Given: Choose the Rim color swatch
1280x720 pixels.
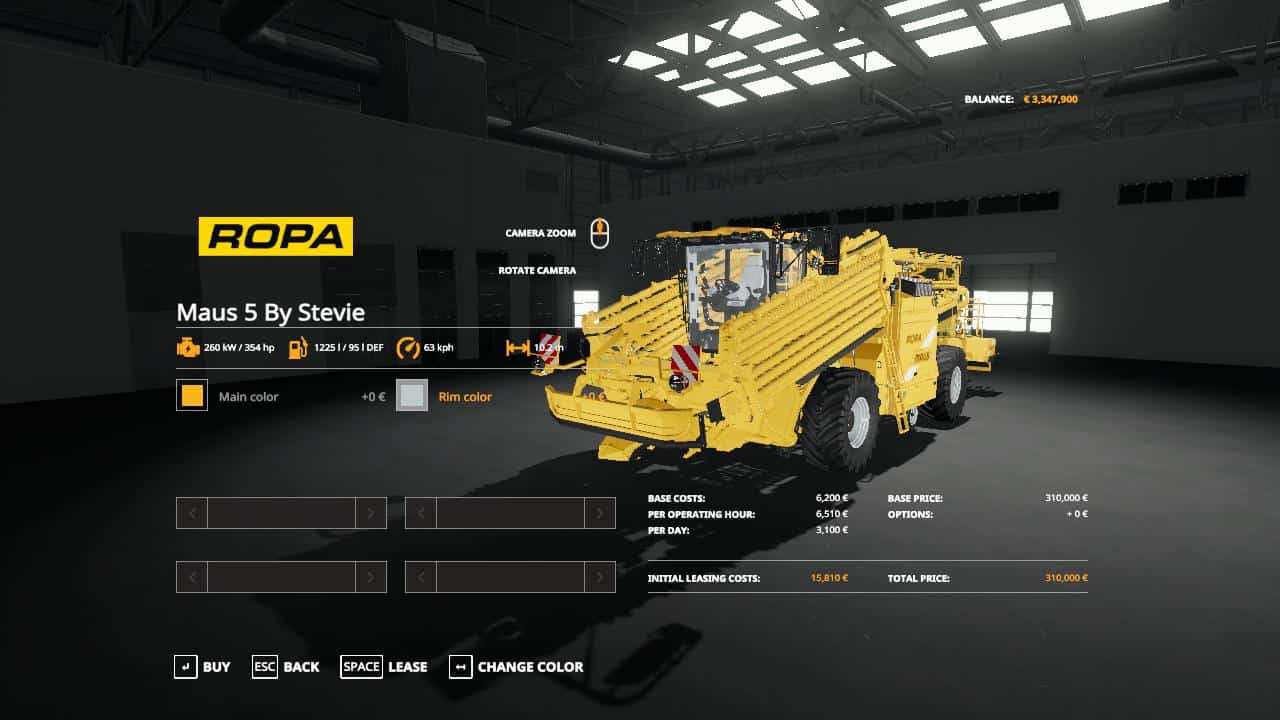Looking at the screenshot, I should click(412, 396).
